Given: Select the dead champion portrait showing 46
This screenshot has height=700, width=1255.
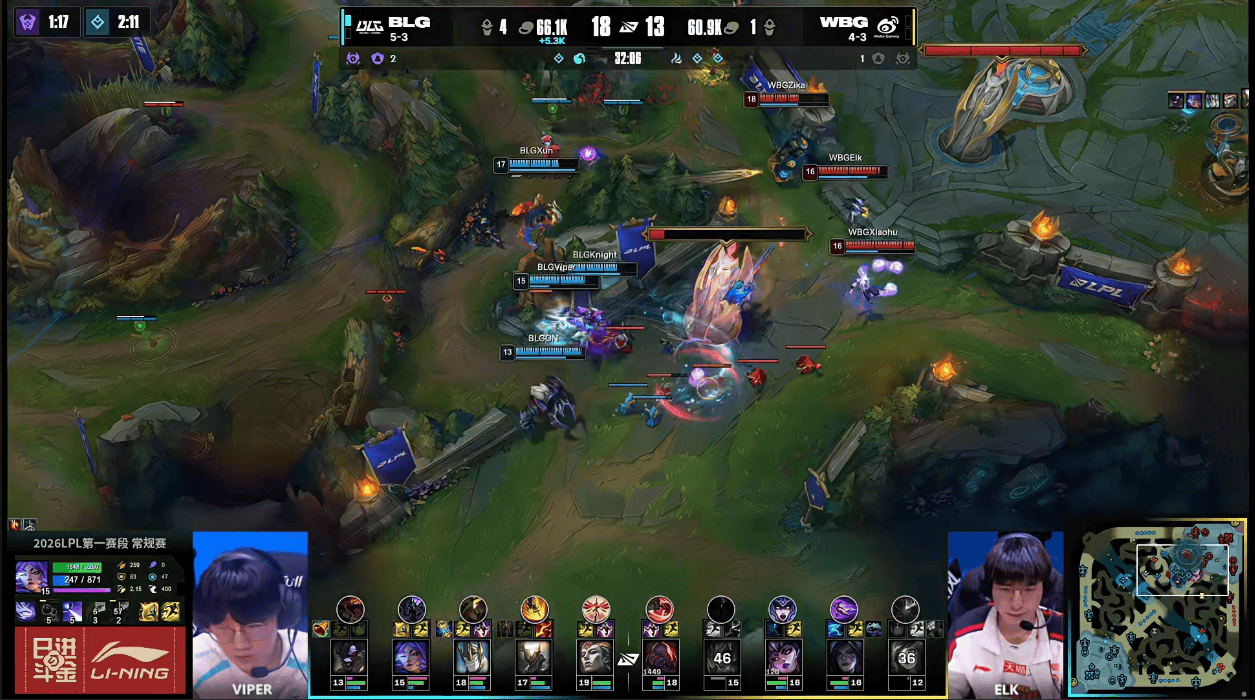Looking at the screenshot, I should [x=721, y=657].
